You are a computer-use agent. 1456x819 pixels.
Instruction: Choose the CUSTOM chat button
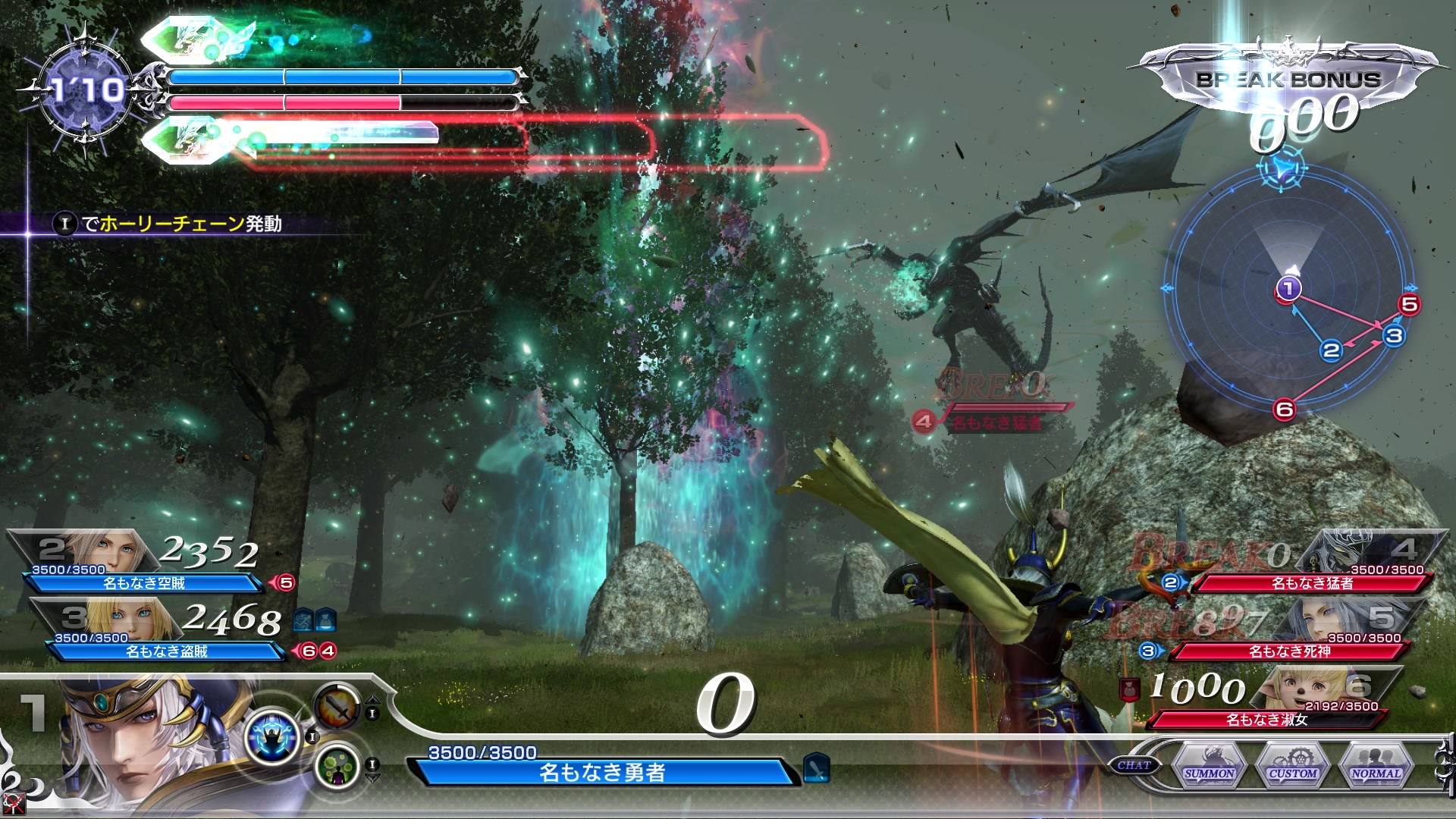tap(1293, 765)
